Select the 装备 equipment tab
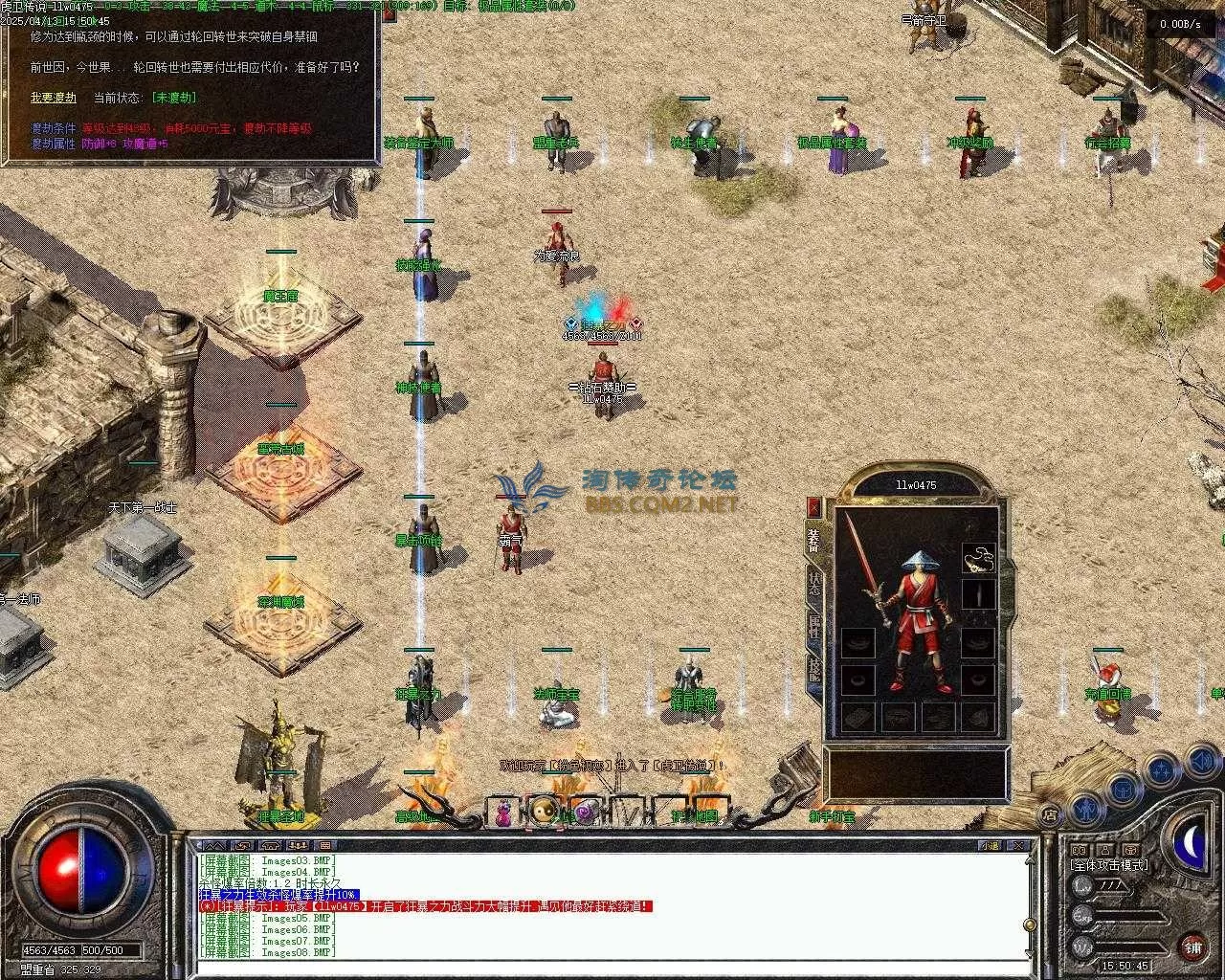The width and height of the screenshot is (1225, 980). (x=814, y=542)
